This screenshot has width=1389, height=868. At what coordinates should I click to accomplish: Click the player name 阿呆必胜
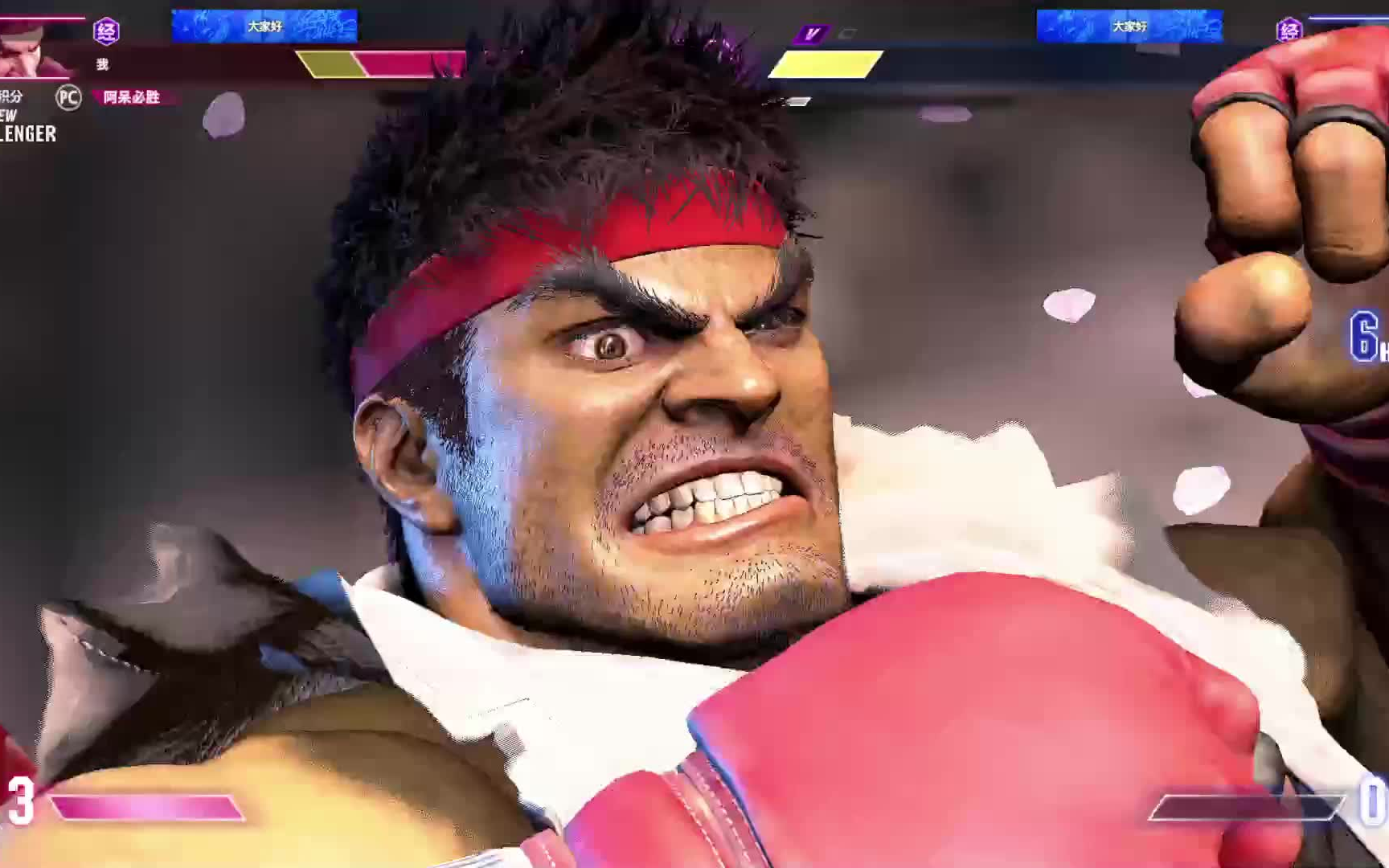(132, 97)
